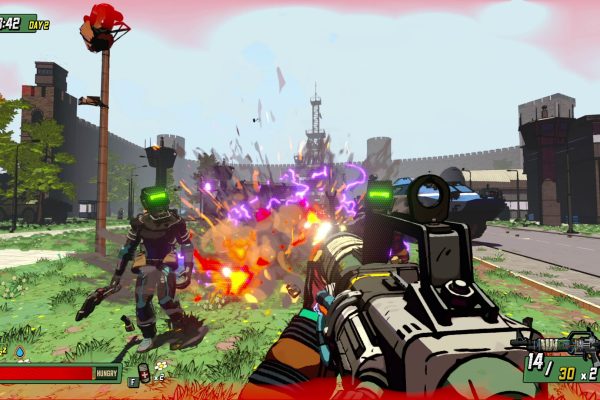Click the blue water droplet thirst icon
600x400 pixels.
point(20,352)
